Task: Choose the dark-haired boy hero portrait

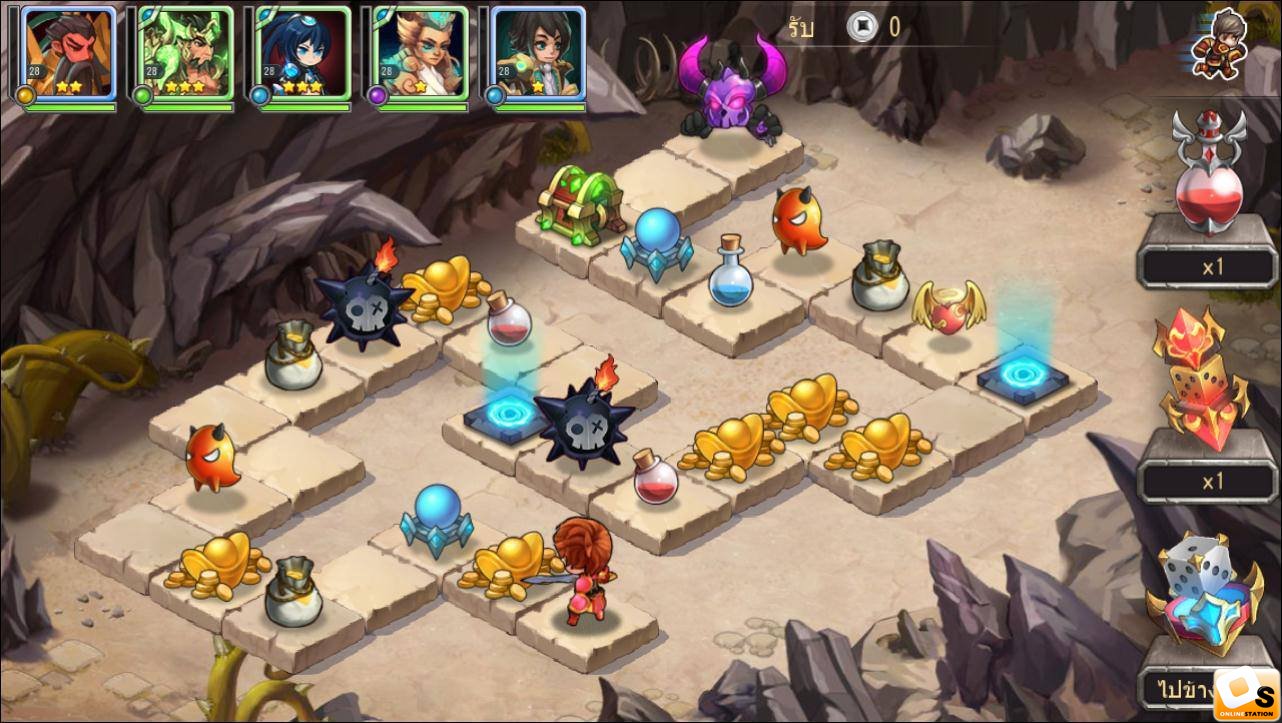Action: pyautogui.click(x=537, y=55)
